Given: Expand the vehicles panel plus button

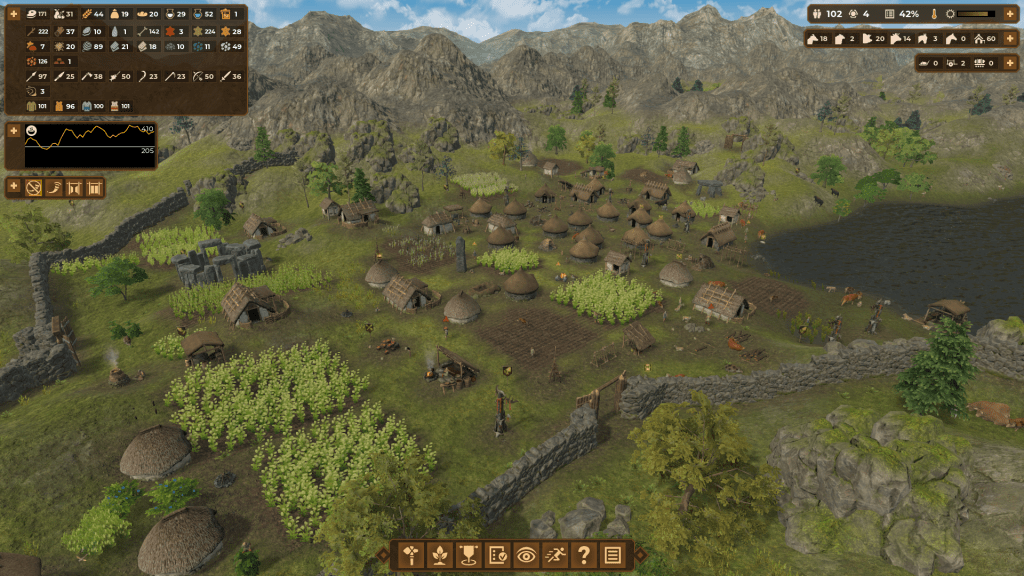Looking at the screenshot, I should 1009,63.
